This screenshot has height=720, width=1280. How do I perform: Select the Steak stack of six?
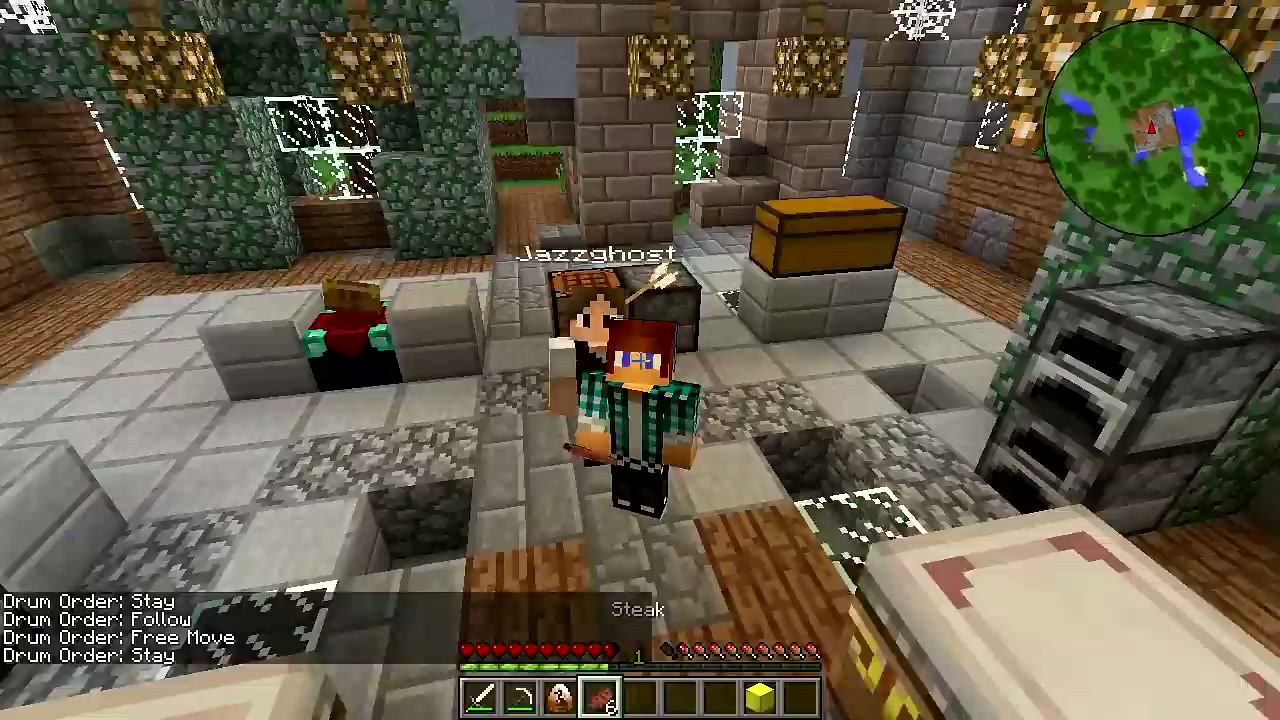(x=600, y=696)
